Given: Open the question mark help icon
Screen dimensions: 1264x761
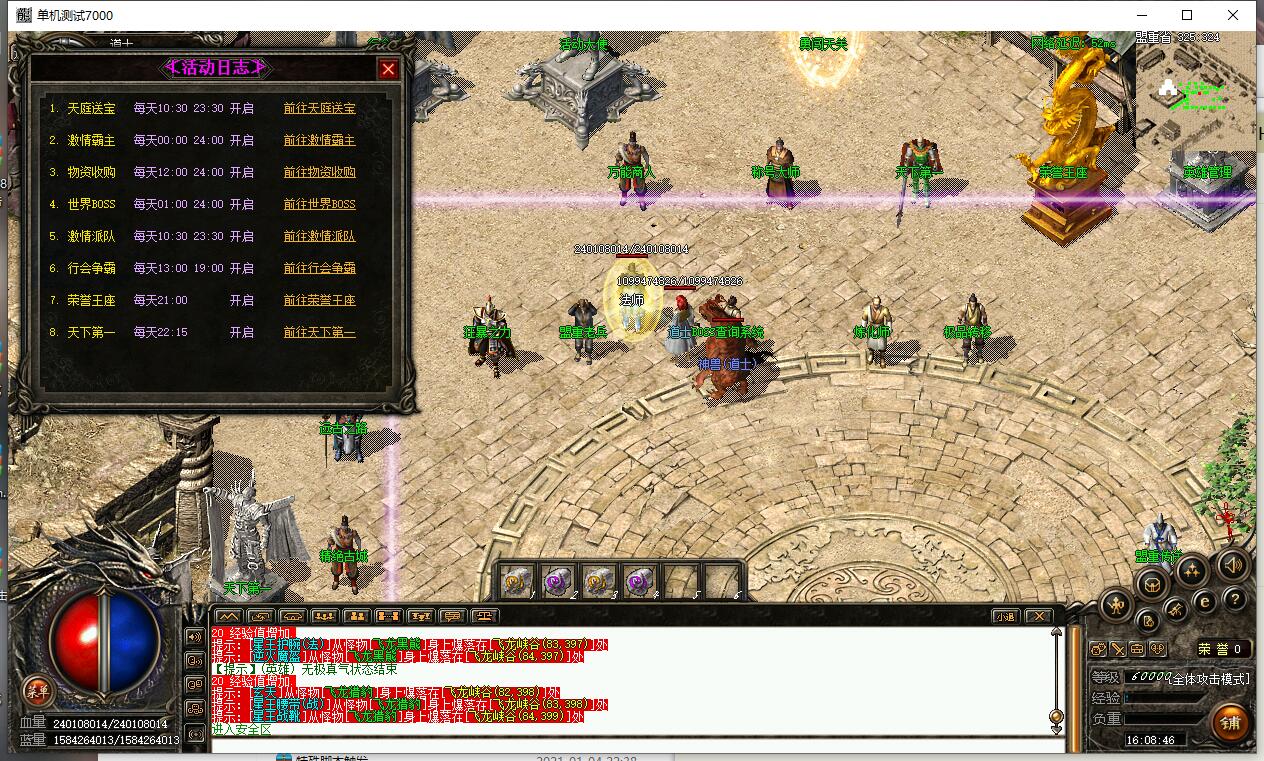Looking at the screenshot, I should [1236, 599].
